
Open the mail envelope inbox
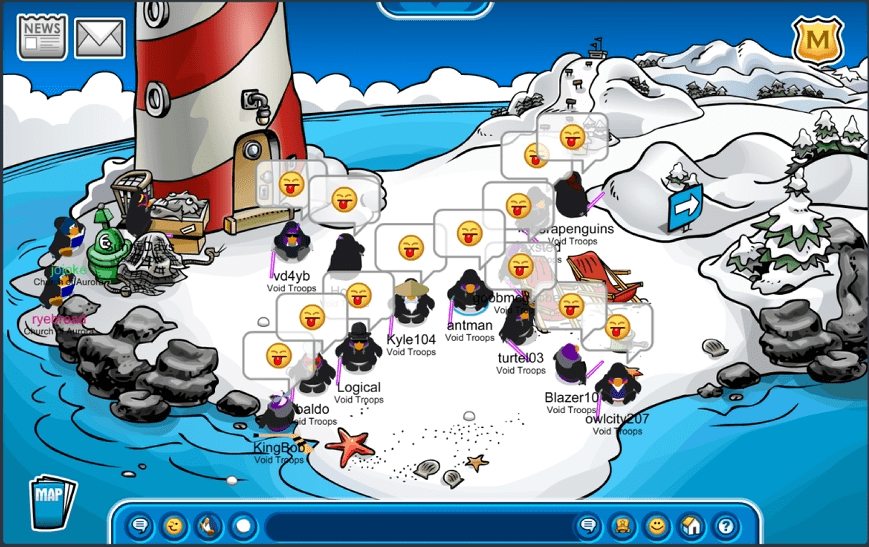[100, 38]
